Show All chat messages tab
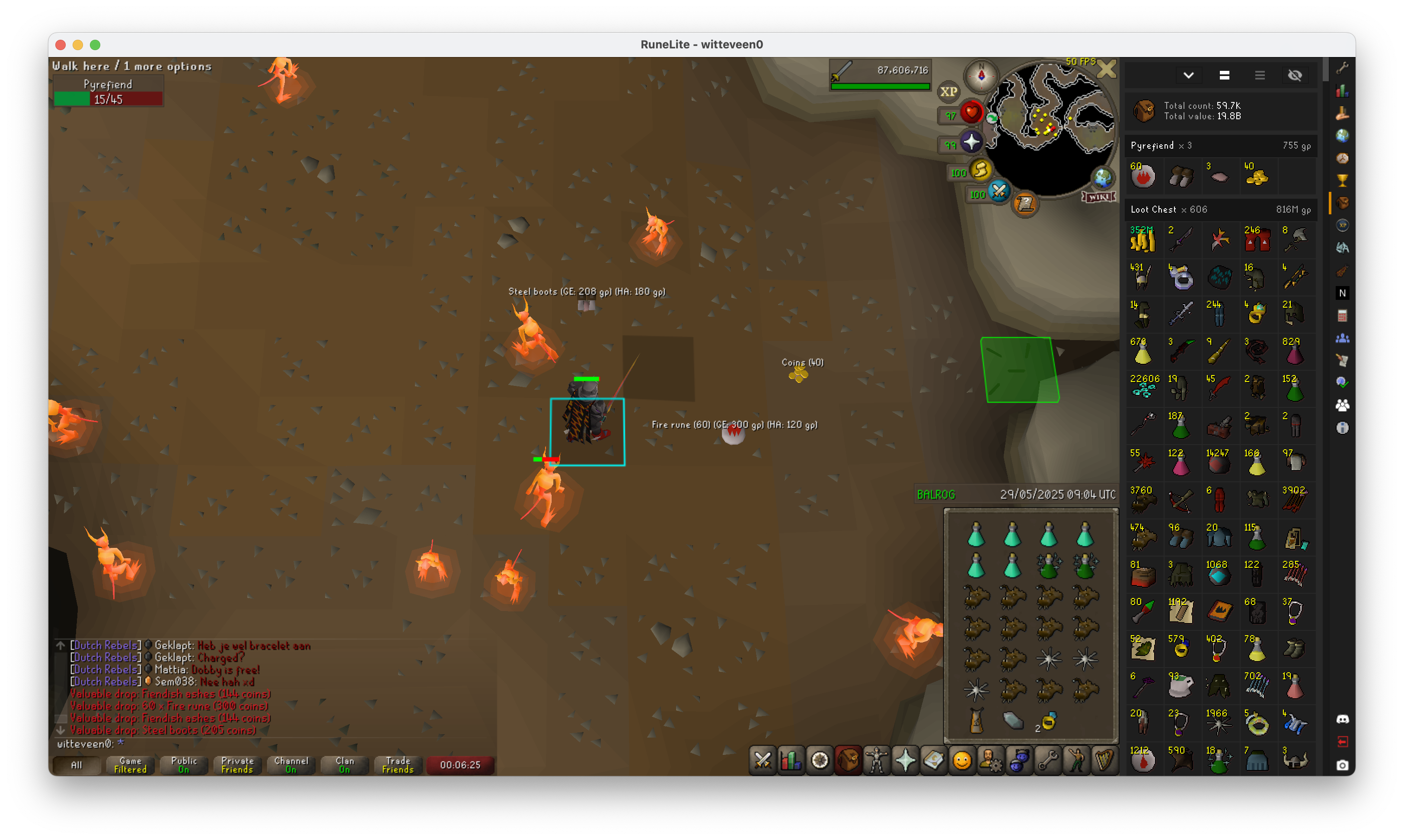Image resolution: width=1404 pixels, height=840 pixels. tap(77, 765)
